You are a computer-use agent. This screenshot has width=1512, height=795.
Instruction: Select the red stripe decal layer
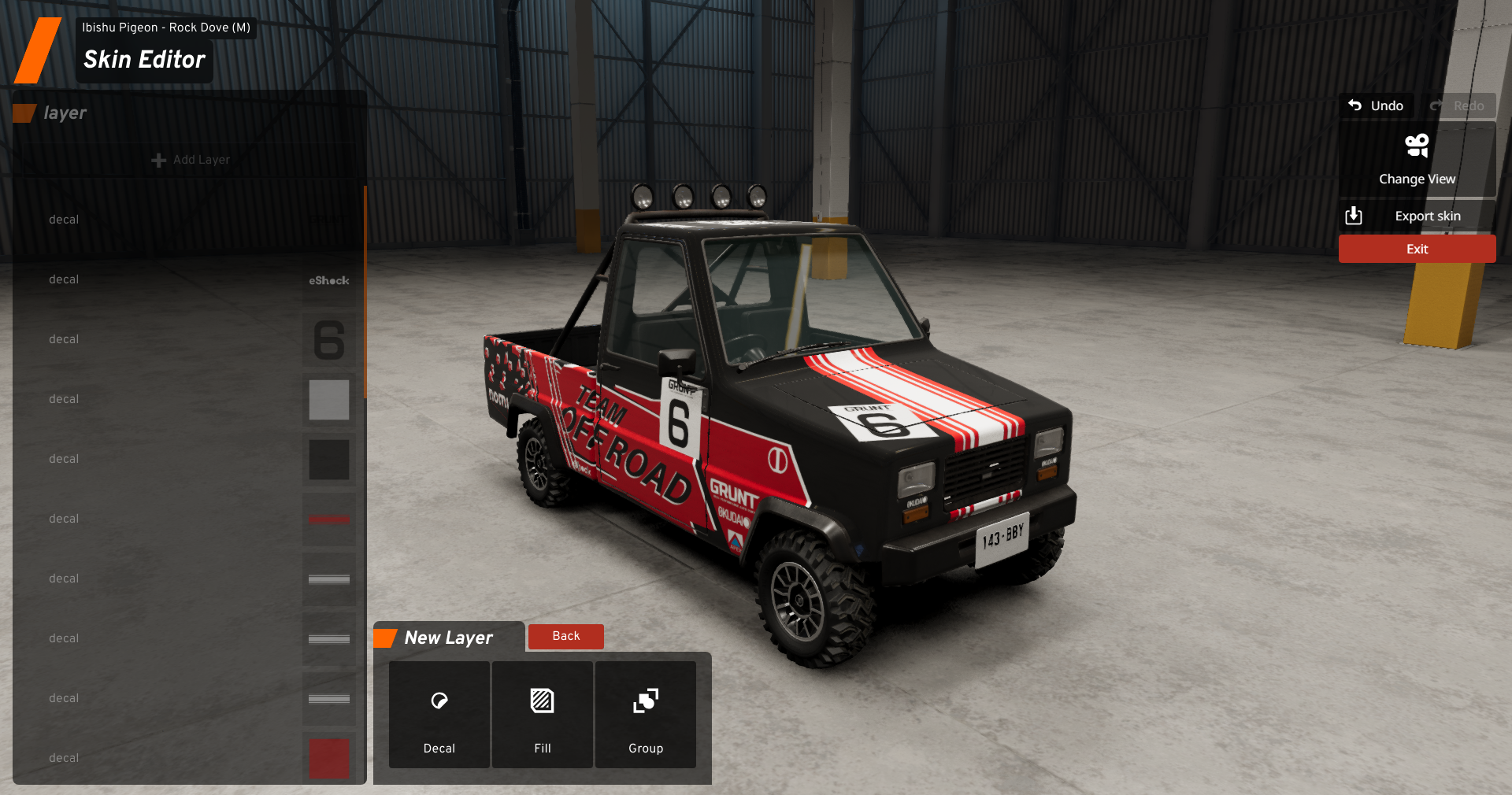tap(189, 519)
